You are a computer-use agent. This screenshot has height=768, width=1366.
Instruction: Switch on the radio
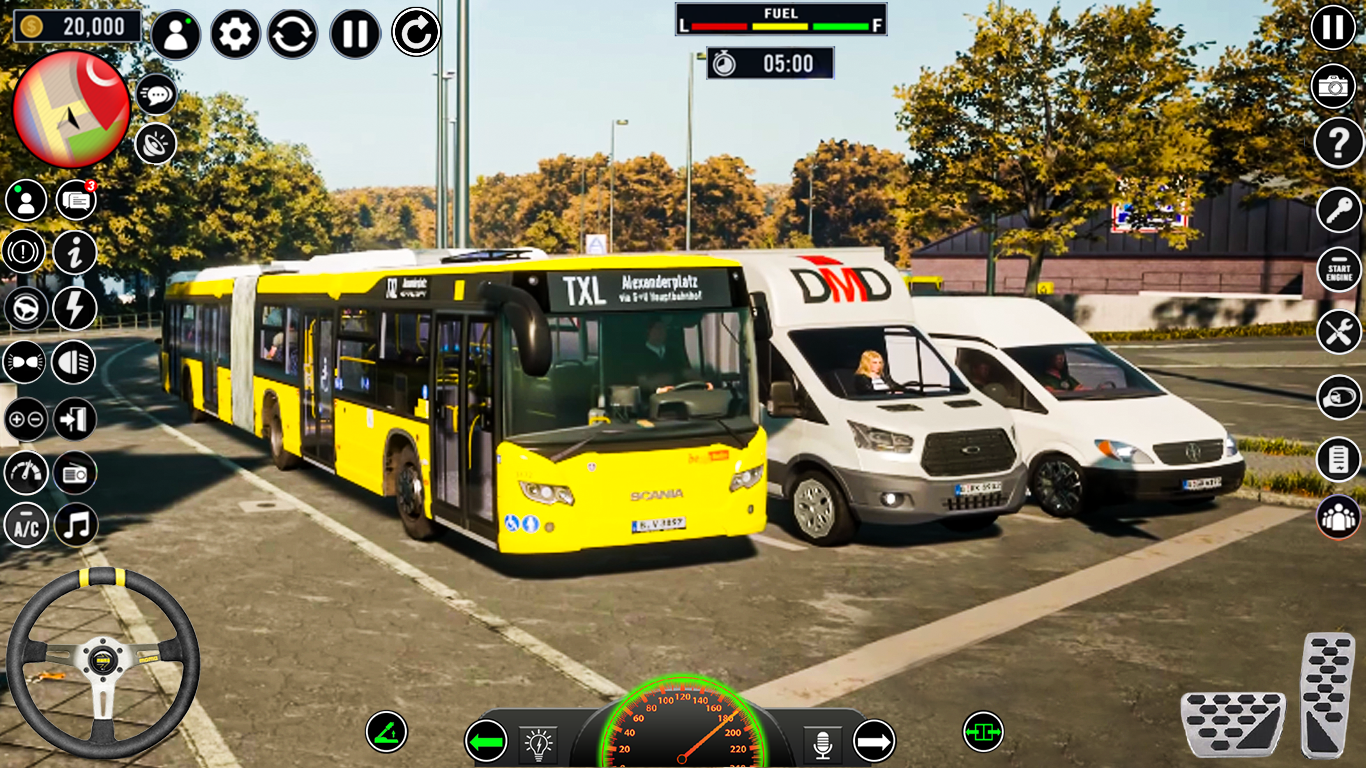point(75,473)
